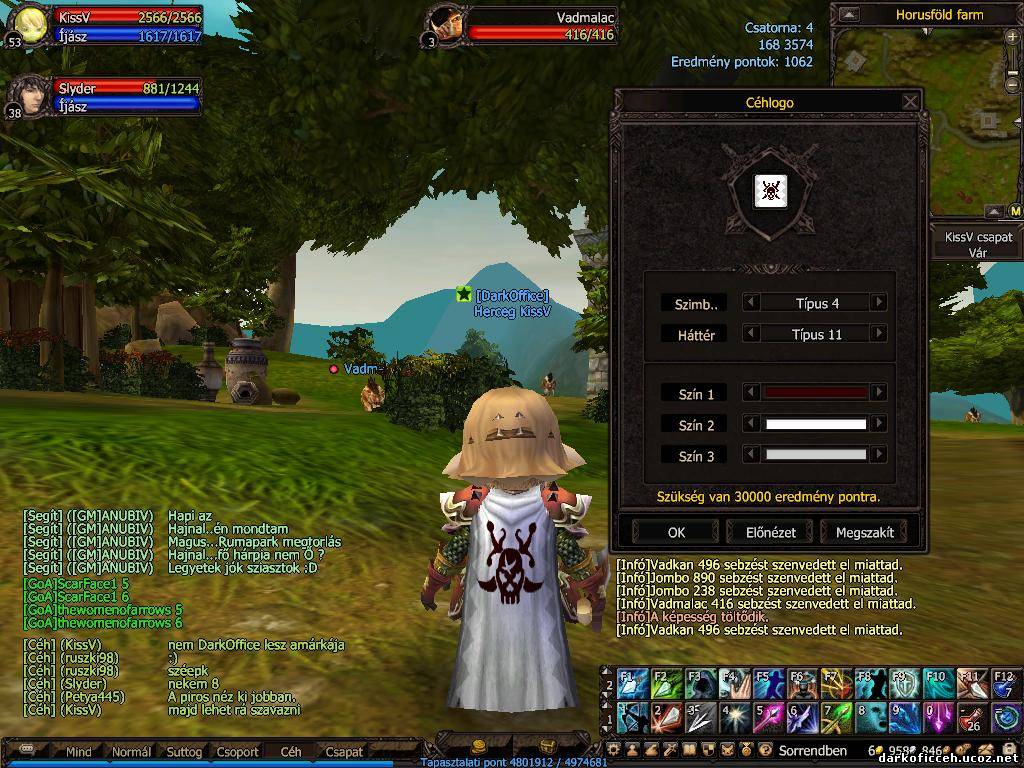Decrease Szín 2 with its left arrow
The image size is (1024, 768).
point(751,425)
